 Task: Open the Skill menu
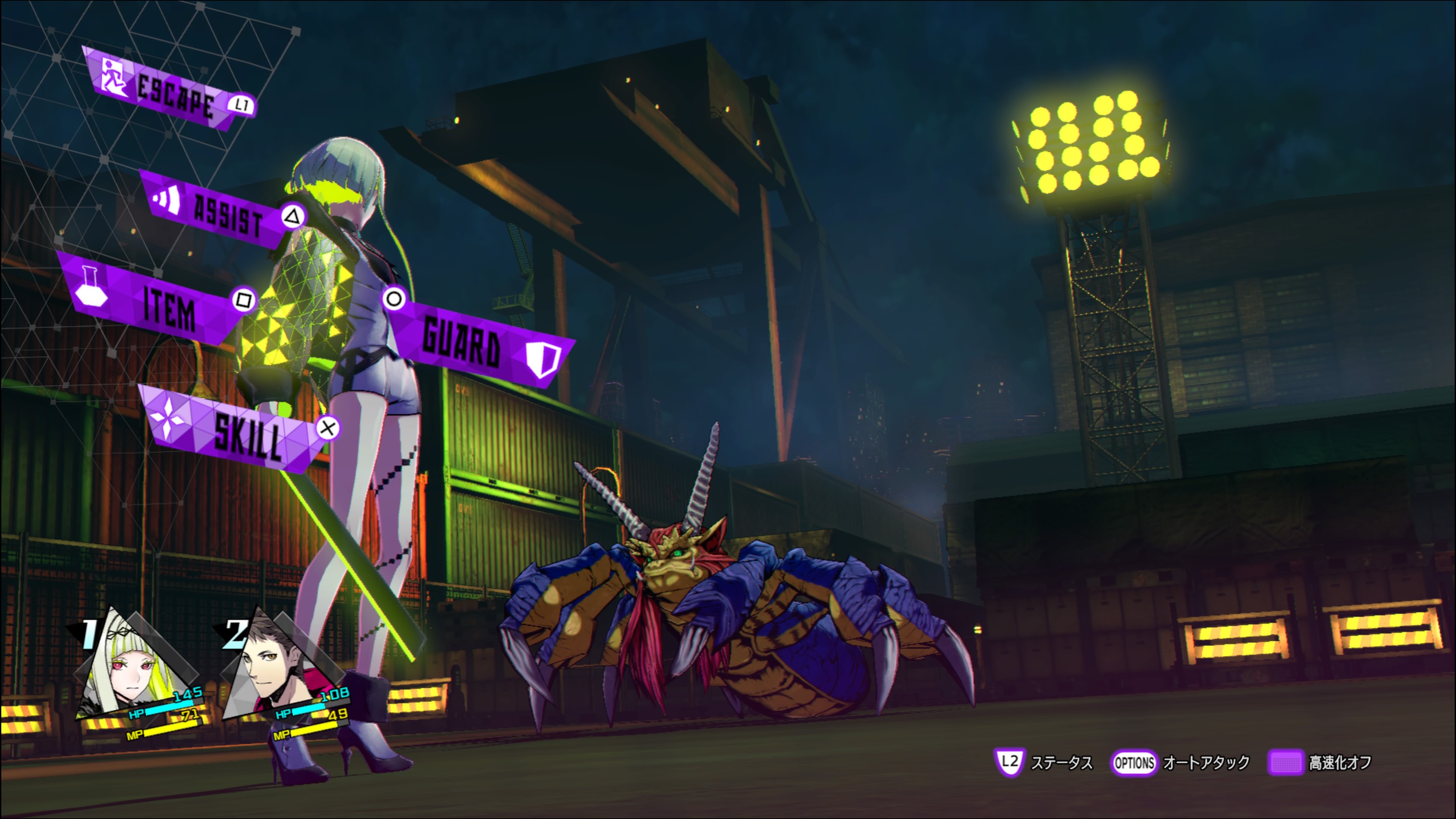pos(237,432)
